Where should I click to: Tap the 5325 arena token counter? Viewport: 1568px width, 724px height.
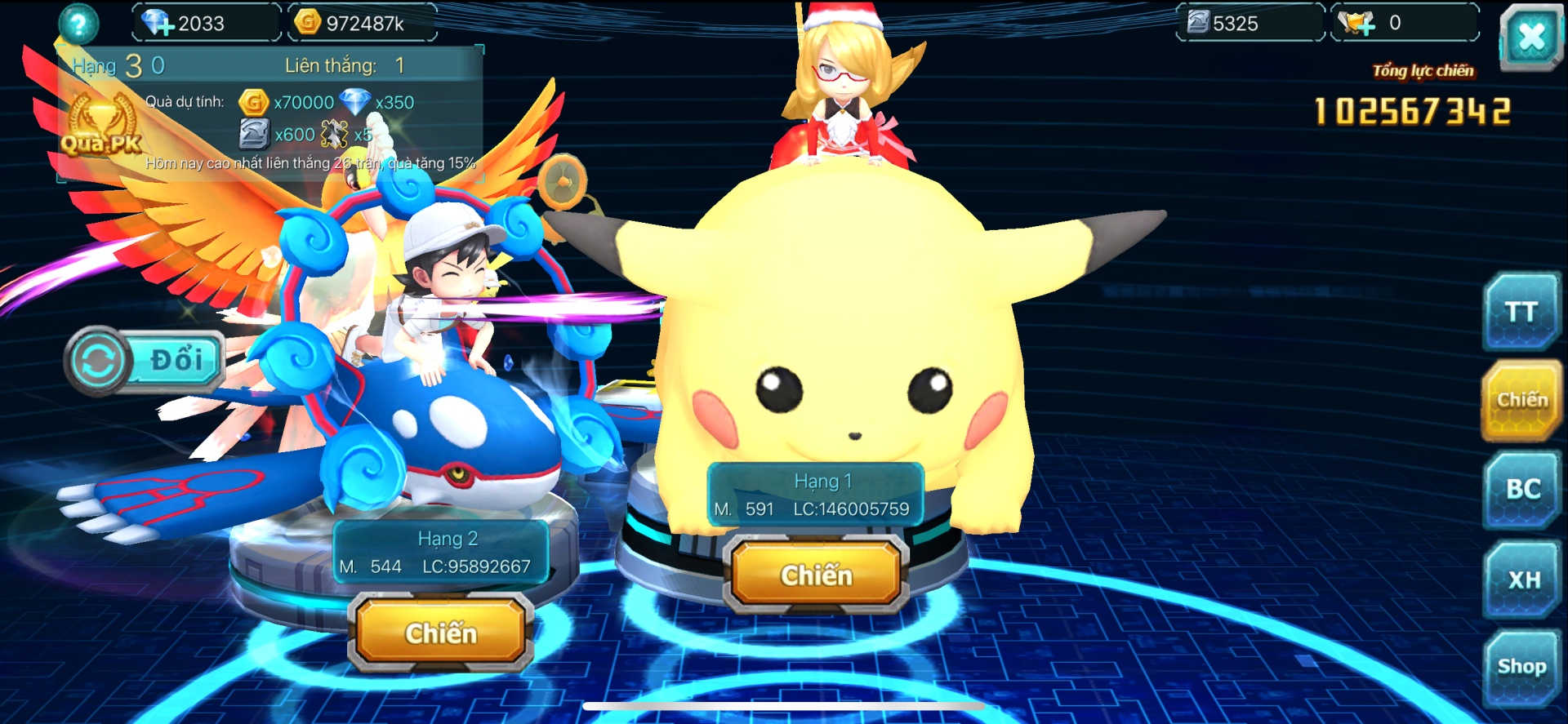coord(1248,23)
